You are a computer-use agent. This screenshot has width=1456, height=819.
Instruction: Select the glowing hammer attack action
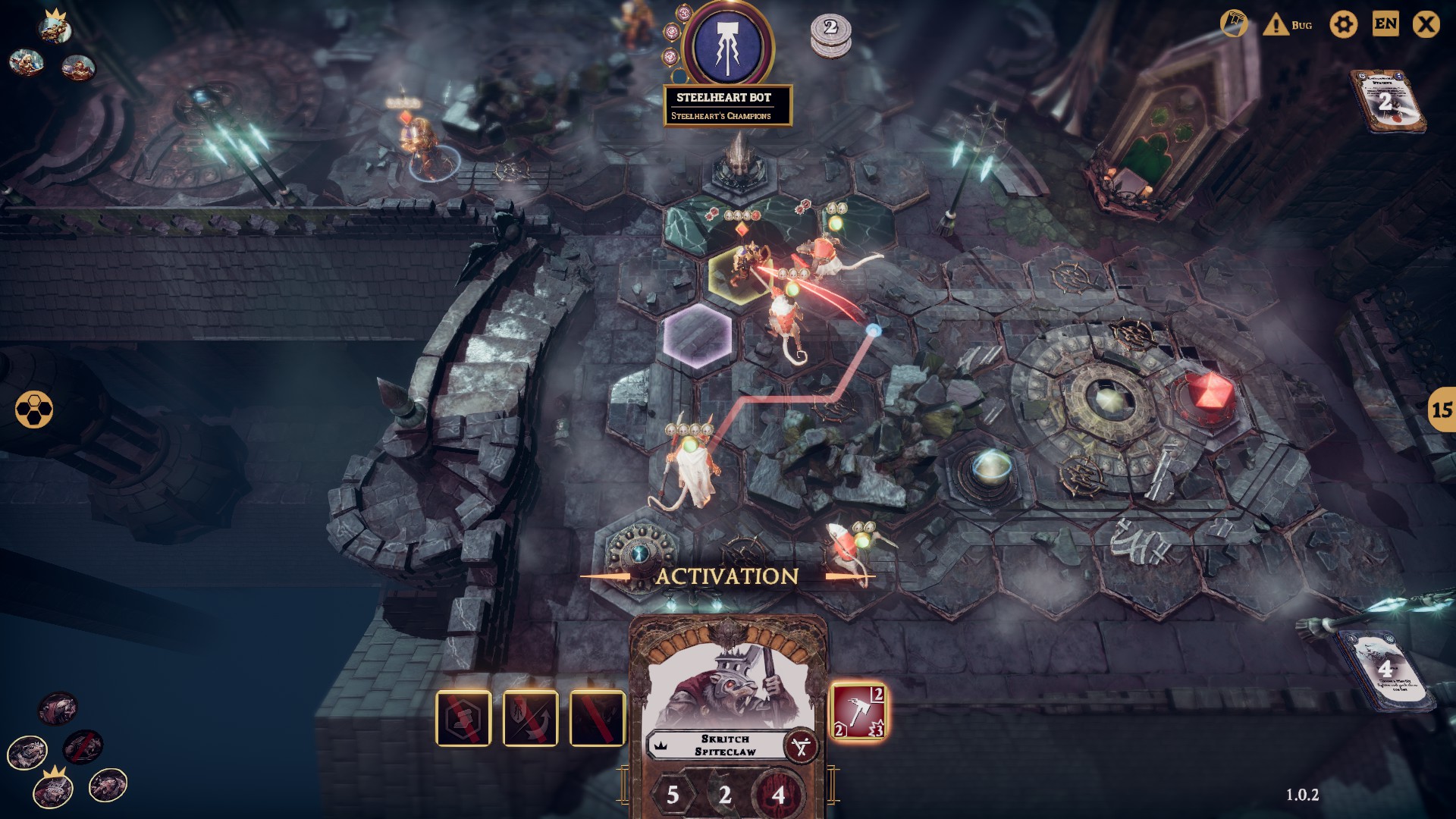(858, 712)
